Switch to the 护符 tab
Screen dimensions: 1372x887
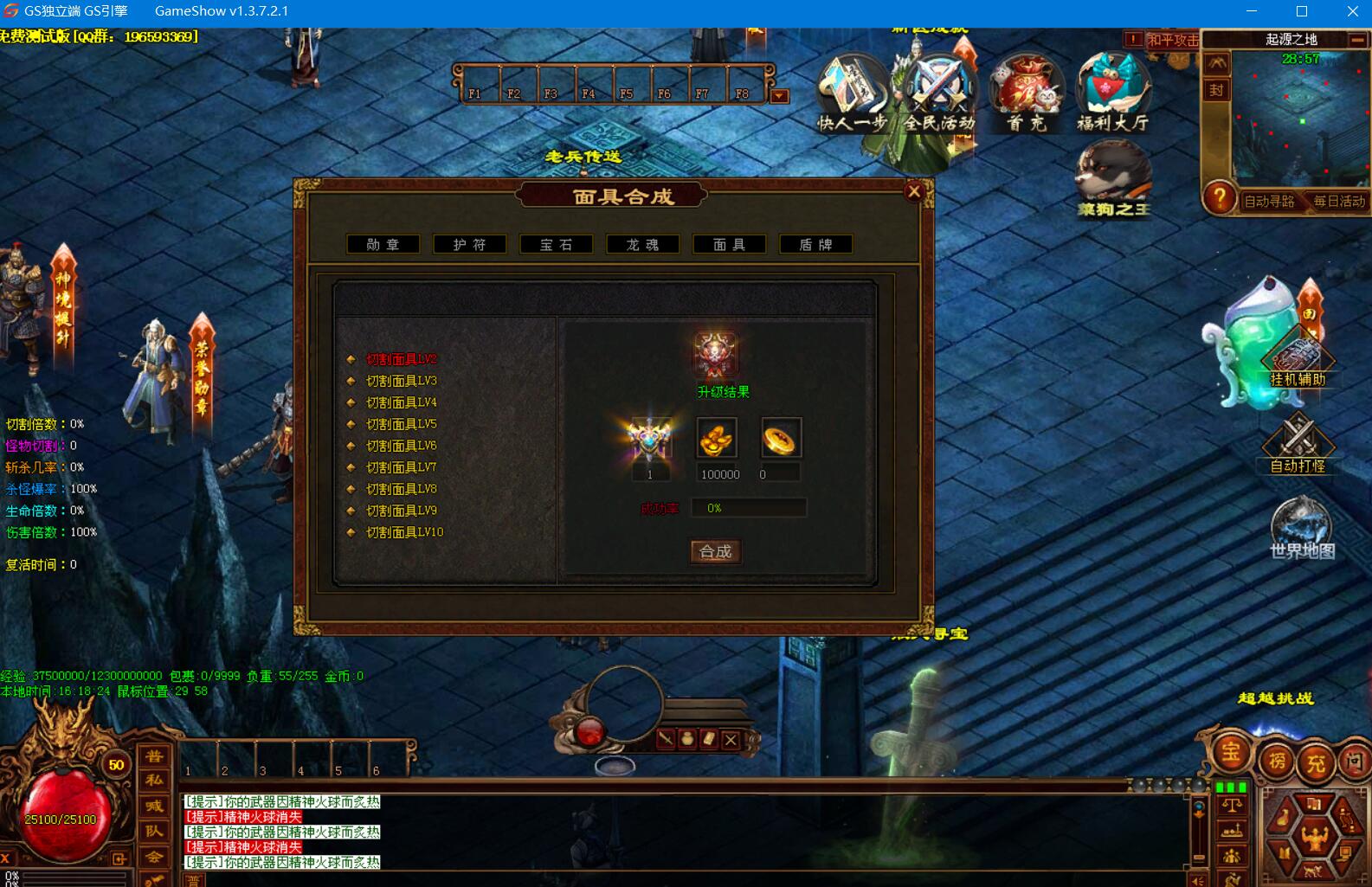point(469,245)
